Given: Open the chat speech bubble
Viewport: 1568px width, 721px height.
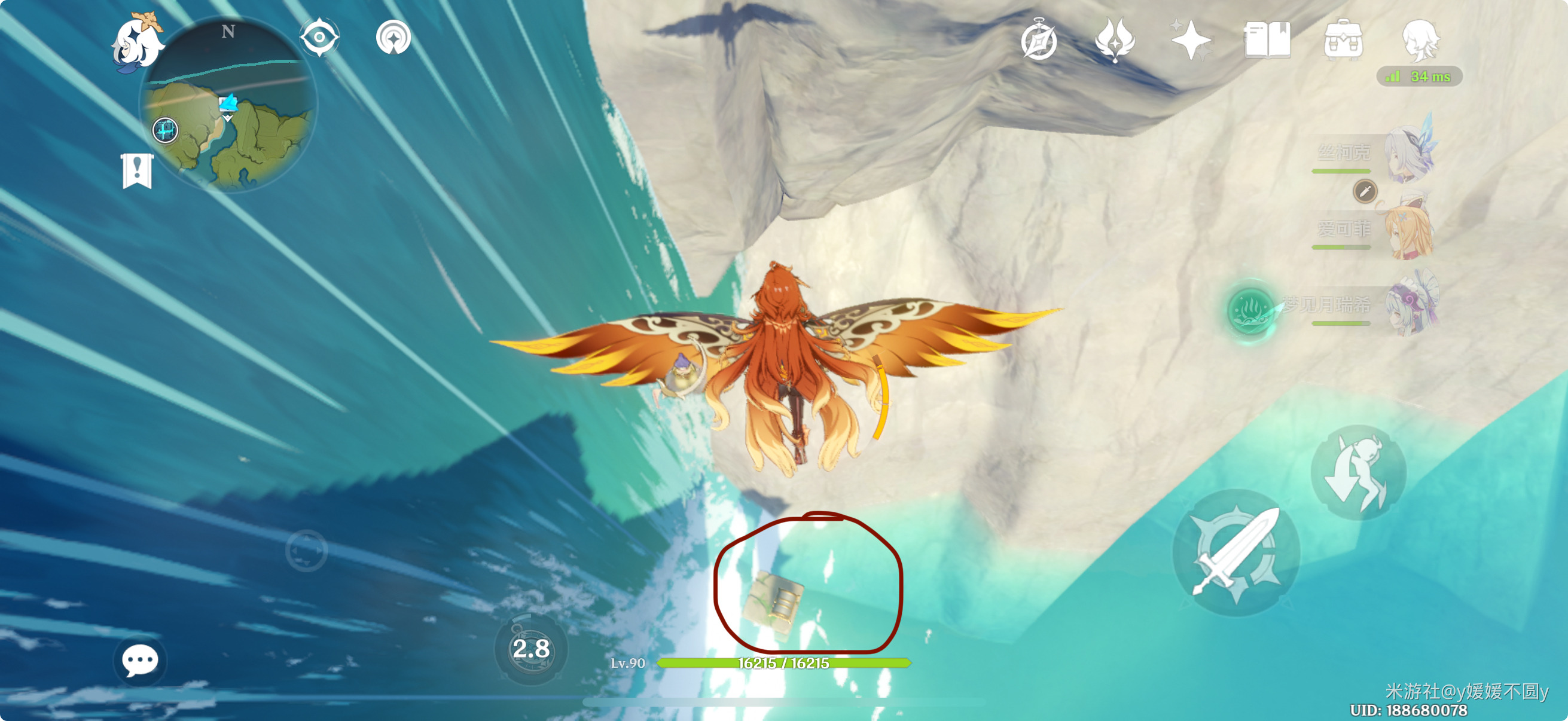Looking at the screenshot, I should click(139, 661).
